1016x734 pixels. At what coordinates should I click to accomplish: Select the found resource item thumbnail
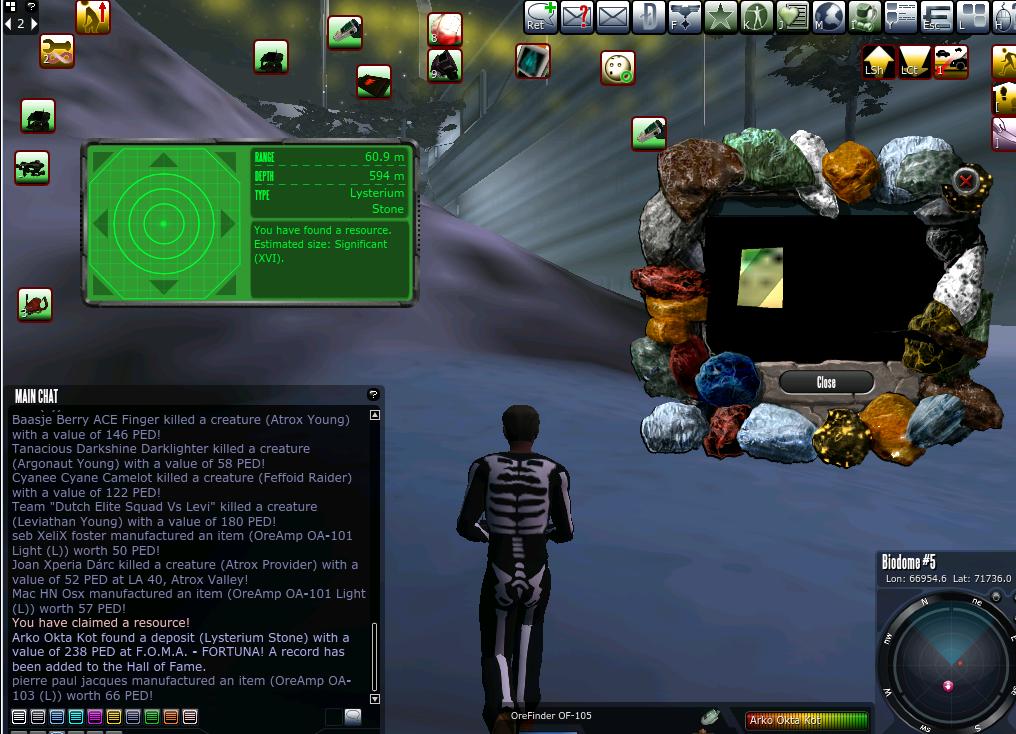pos(760,277)
